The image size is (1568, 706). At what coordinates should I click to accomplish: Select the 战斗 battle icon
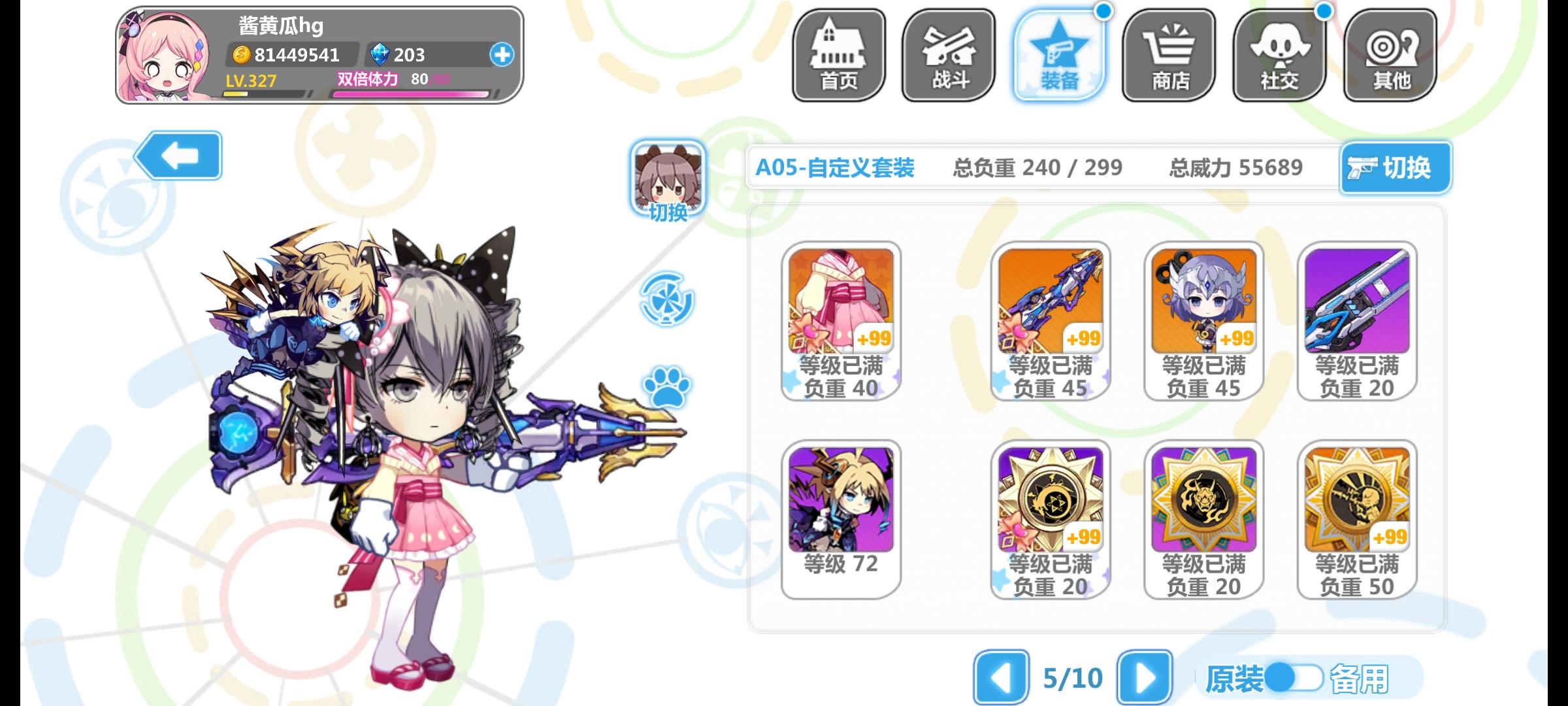point(948,56)
